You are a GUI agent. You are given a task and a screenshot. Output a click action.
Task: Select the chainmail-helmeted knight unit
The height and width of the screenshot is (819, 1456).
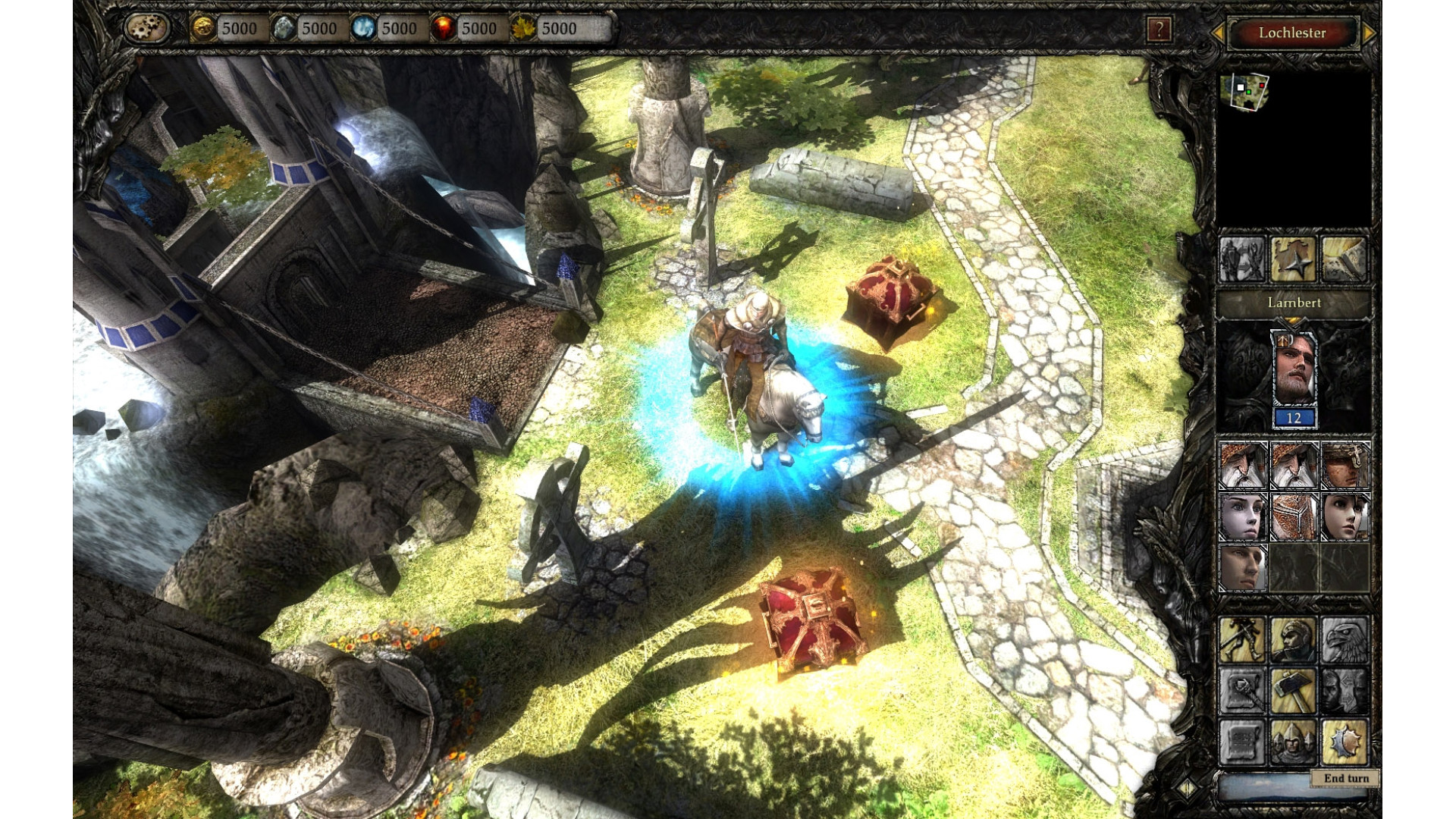click(1294, 516)
